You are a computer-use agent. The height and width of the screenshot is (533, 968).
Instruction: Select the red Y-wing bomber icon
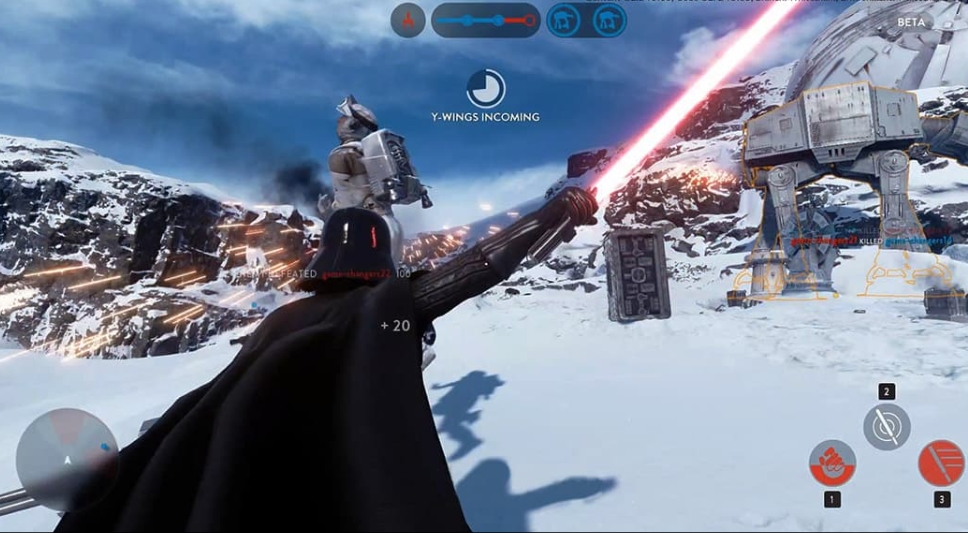pyautogui.click(x=408, y=20)
